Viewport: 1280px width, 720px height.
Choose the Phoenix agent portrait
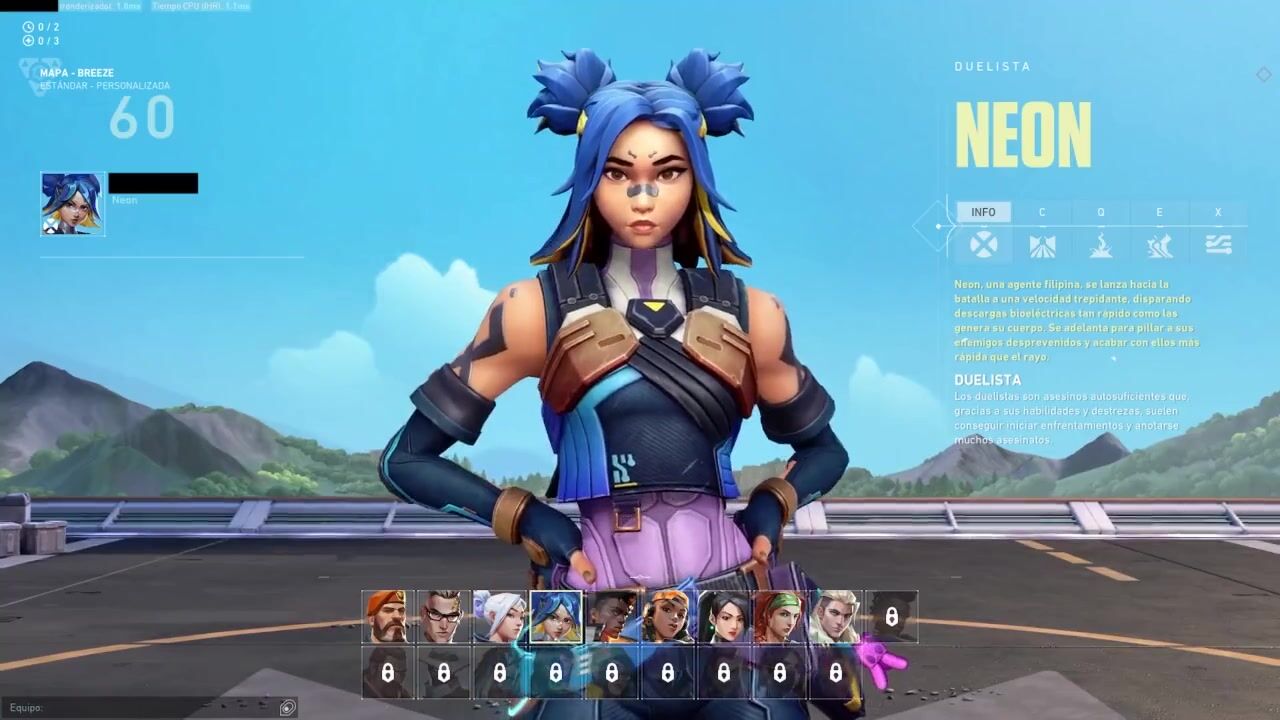click(612, 617)
